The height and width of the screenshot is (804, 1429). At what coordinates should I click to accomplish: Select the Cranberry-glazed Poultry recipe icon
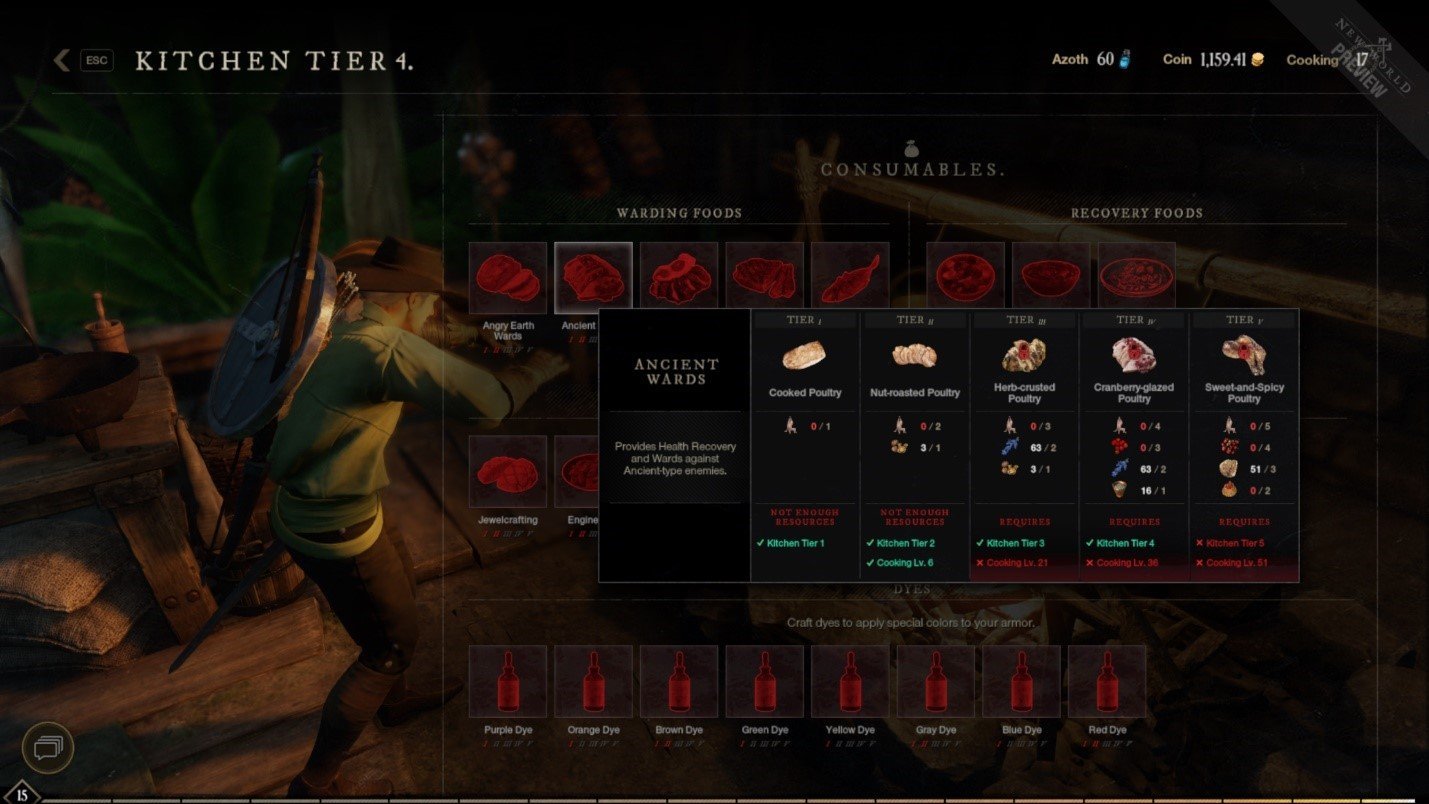coord(1133,355)
